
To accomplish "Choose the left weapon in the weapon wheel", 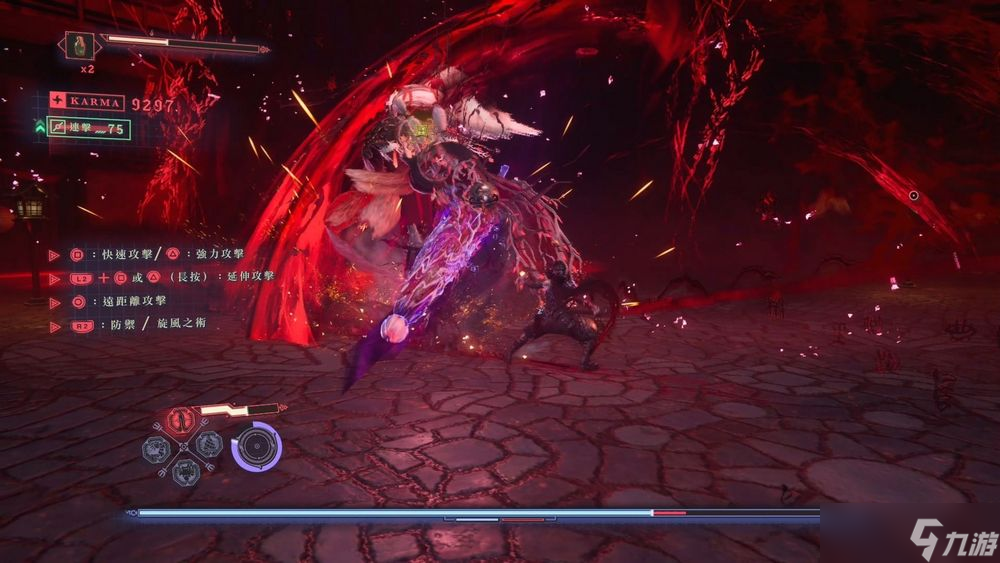I will 159,445.
